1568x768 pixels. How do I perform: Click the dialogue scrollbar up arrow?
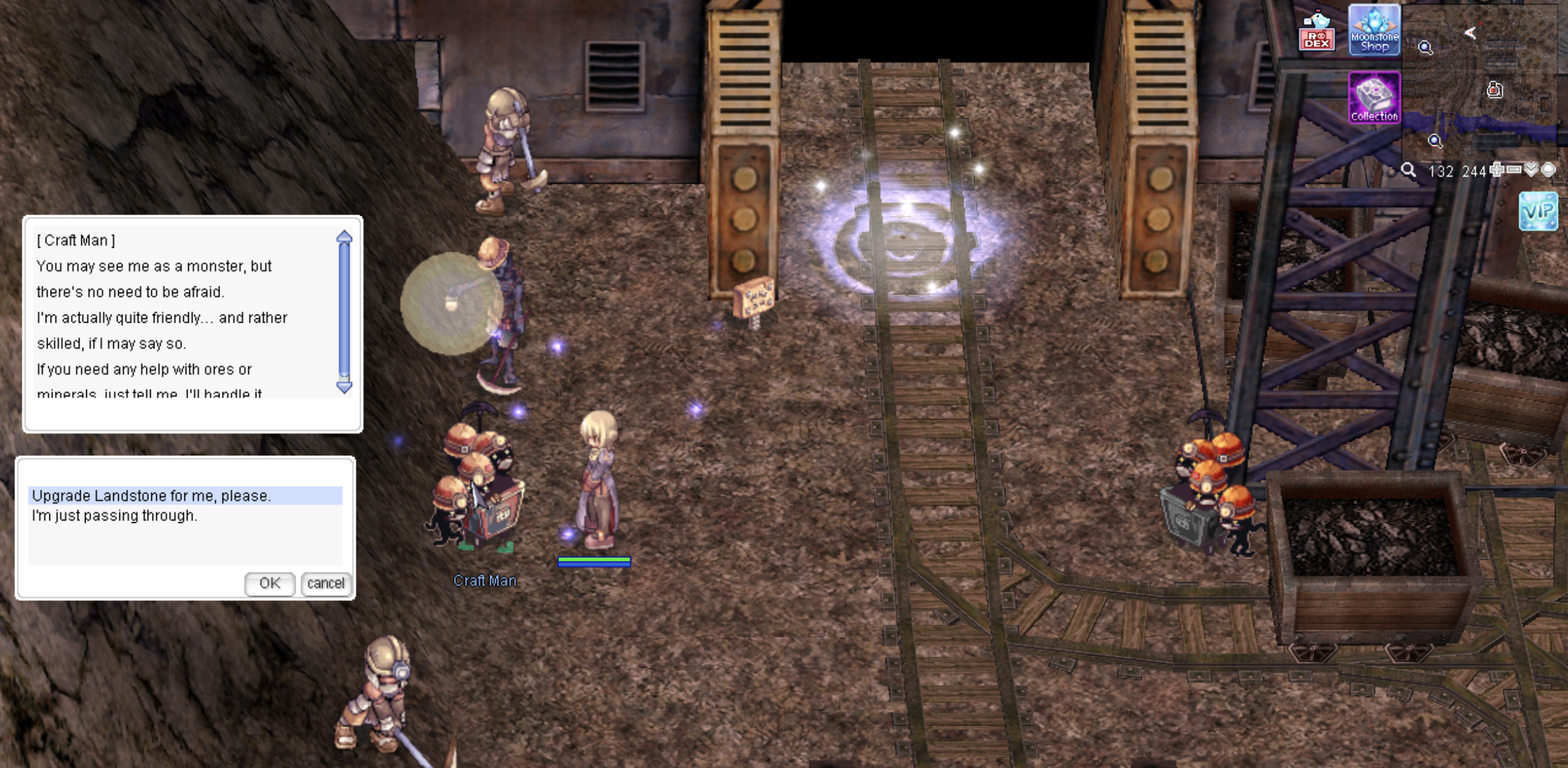coord(344,237)
